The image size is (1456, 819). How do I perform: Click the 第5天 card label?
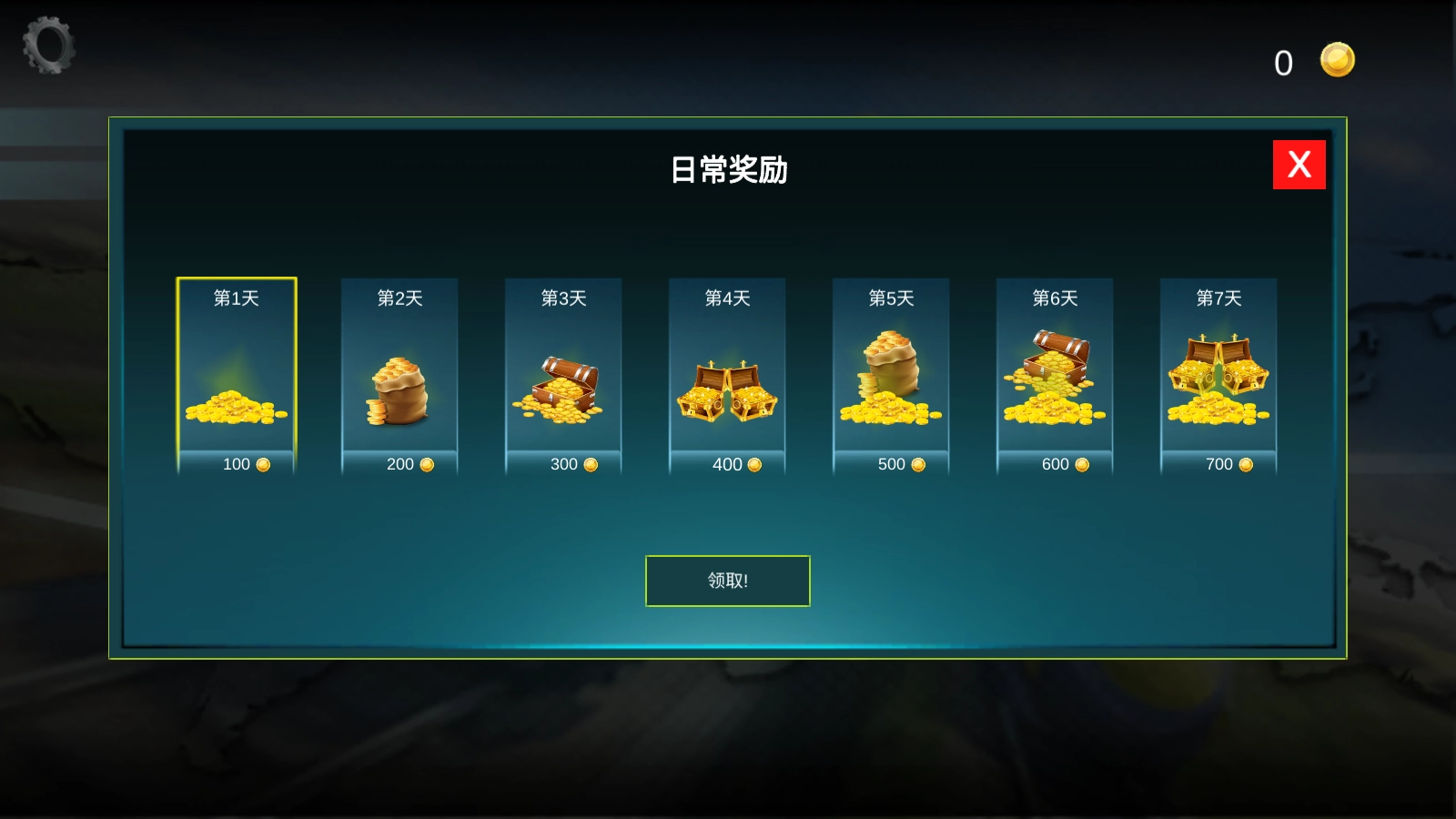(x=889, y=296)
